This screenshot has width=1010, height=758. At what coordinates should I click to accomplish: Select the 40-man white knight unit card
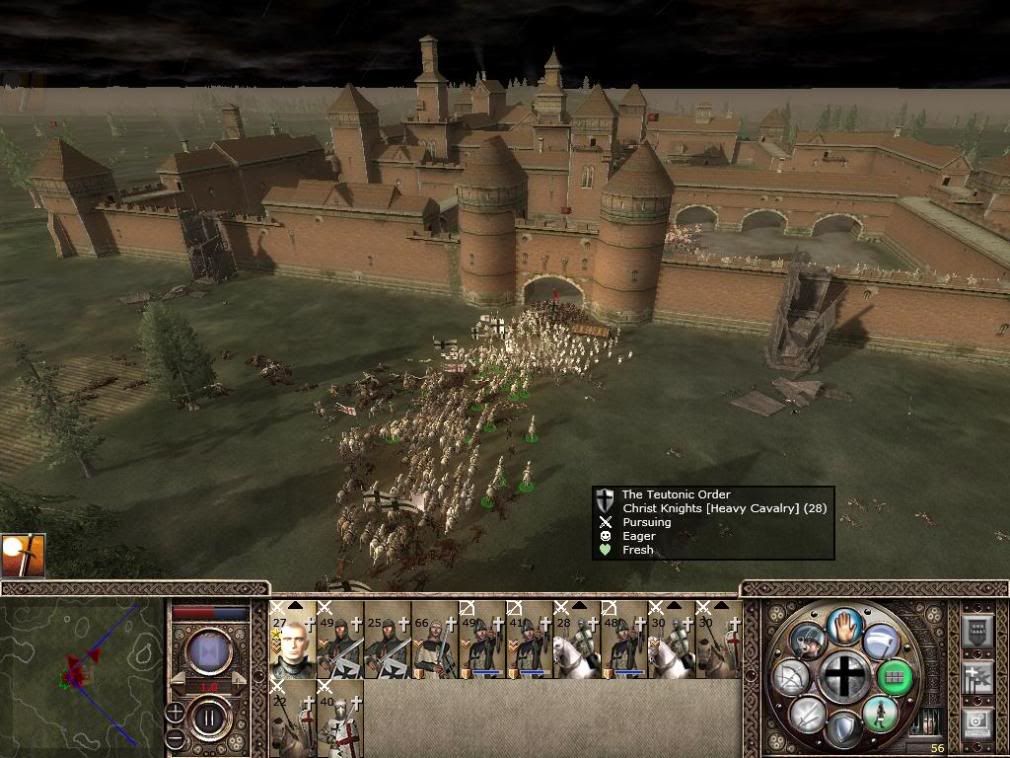340,718
